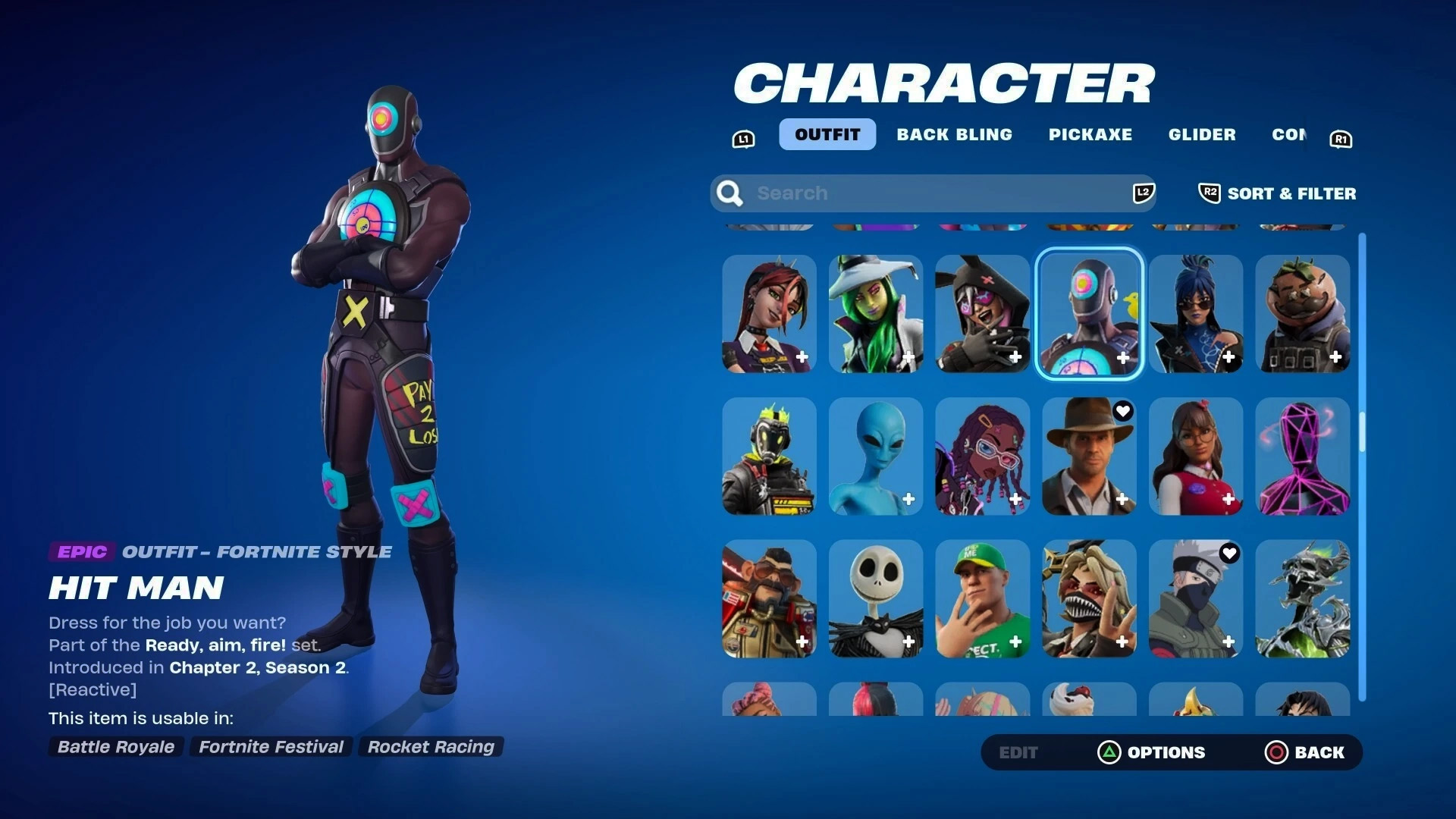Screen dimensions: 1456x819
Task: Open the Options menu
Action: click(1151, 752)
